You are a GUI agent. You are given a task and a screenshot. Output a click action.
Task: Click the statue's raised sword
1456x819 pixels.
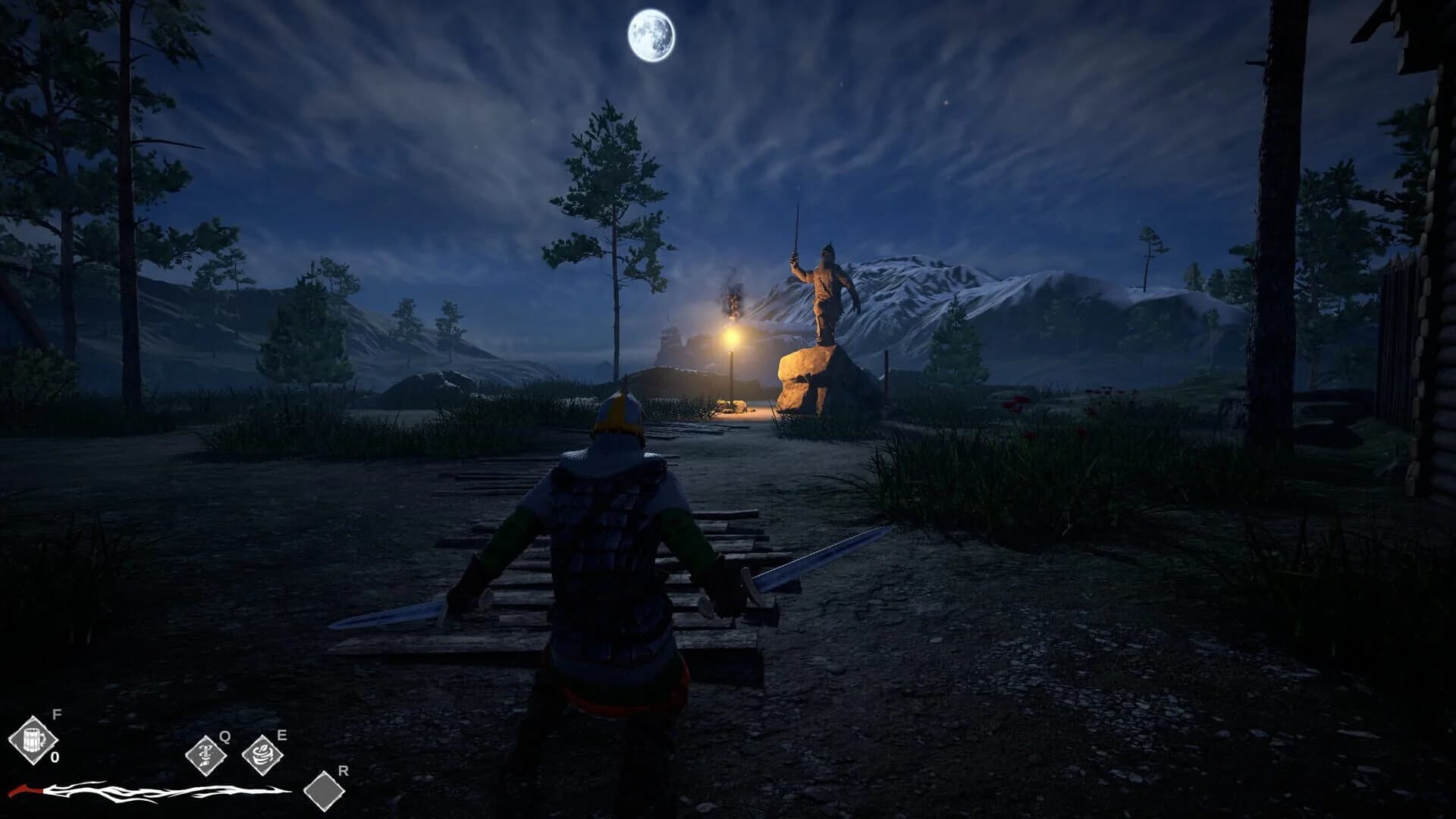click(x=798, y=227)
